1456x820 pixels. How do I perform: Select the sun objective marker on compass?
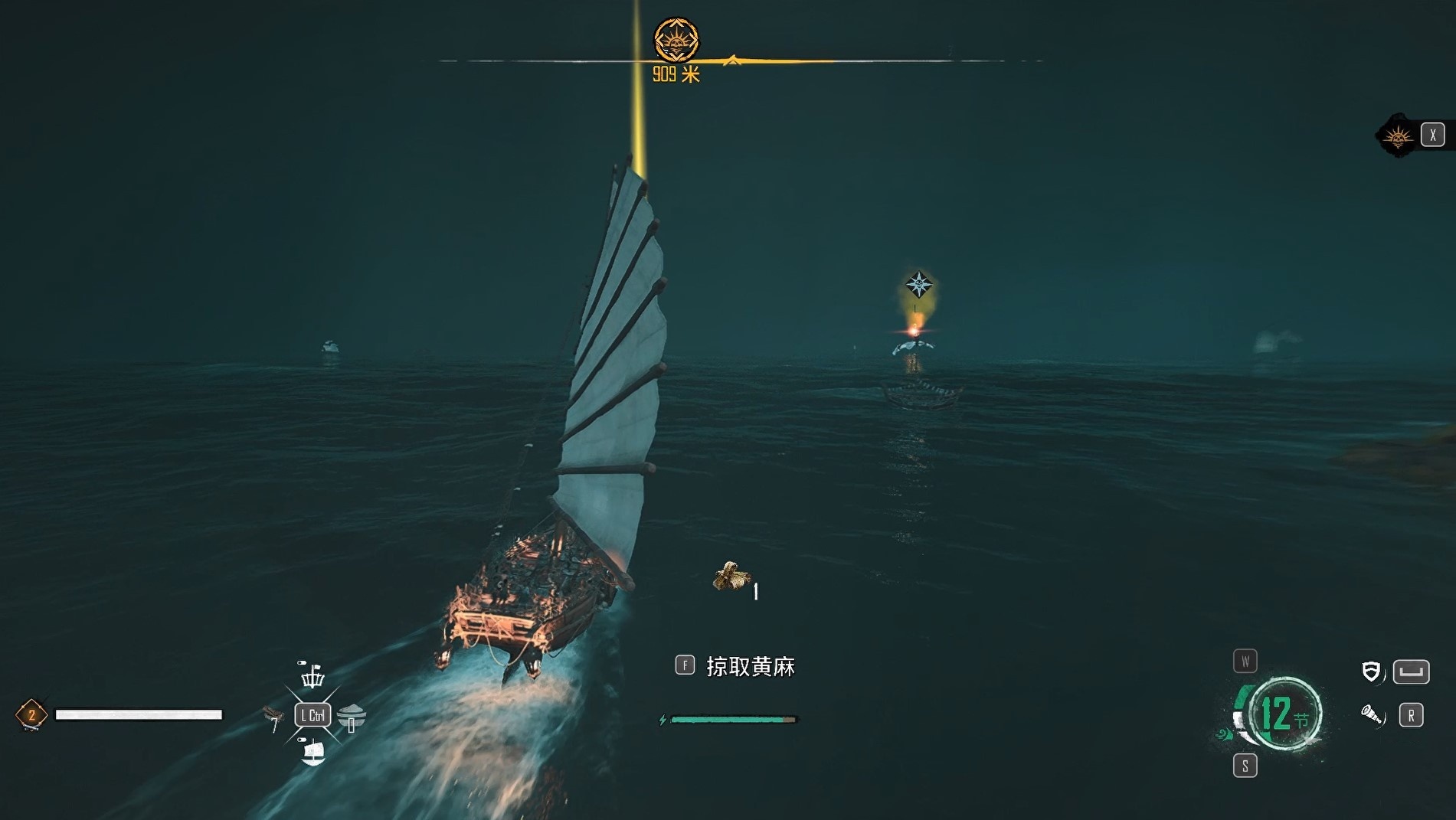tap(676, 40)
